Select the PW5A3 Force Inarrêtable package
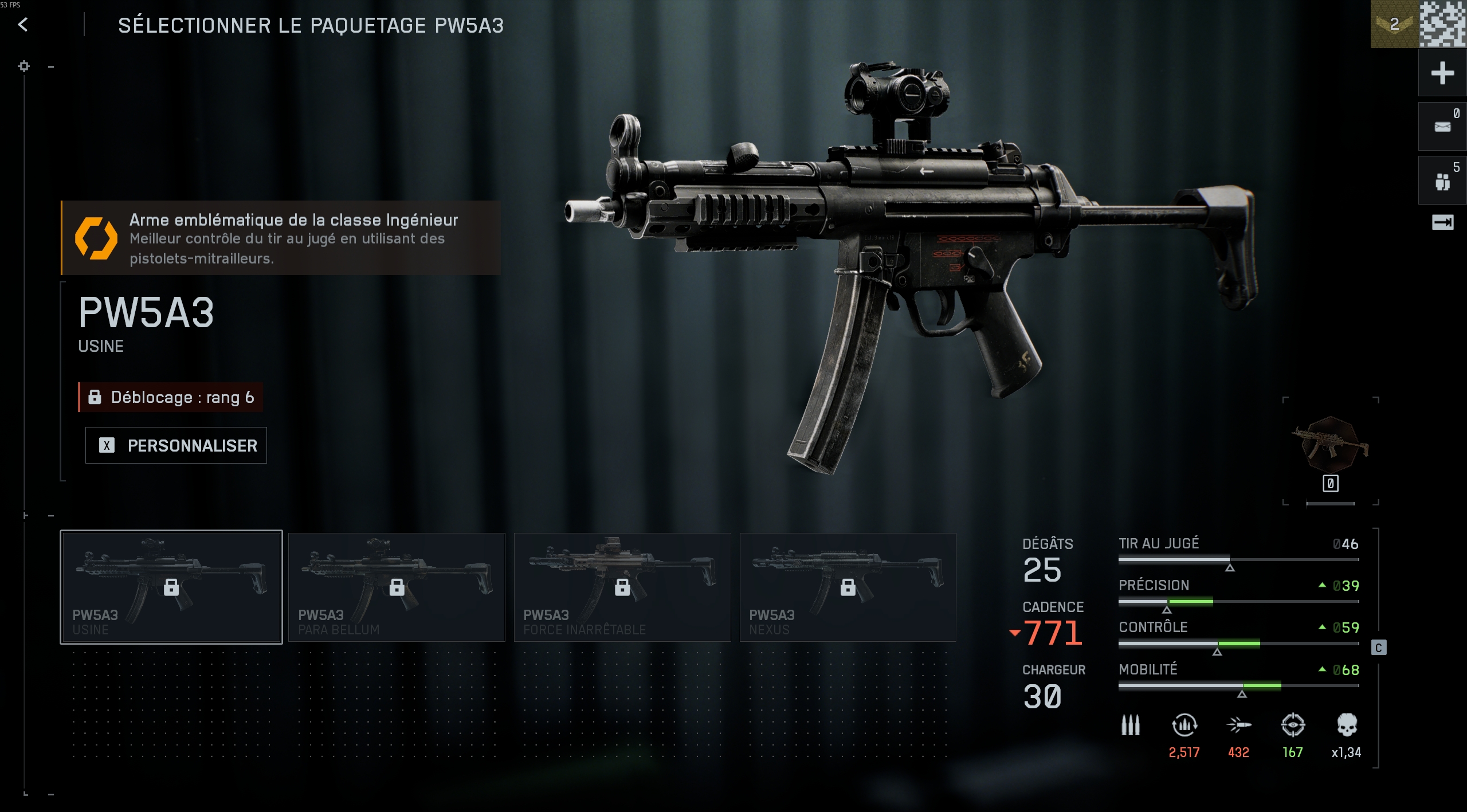The image size is (1467, 812). (622, 587)
